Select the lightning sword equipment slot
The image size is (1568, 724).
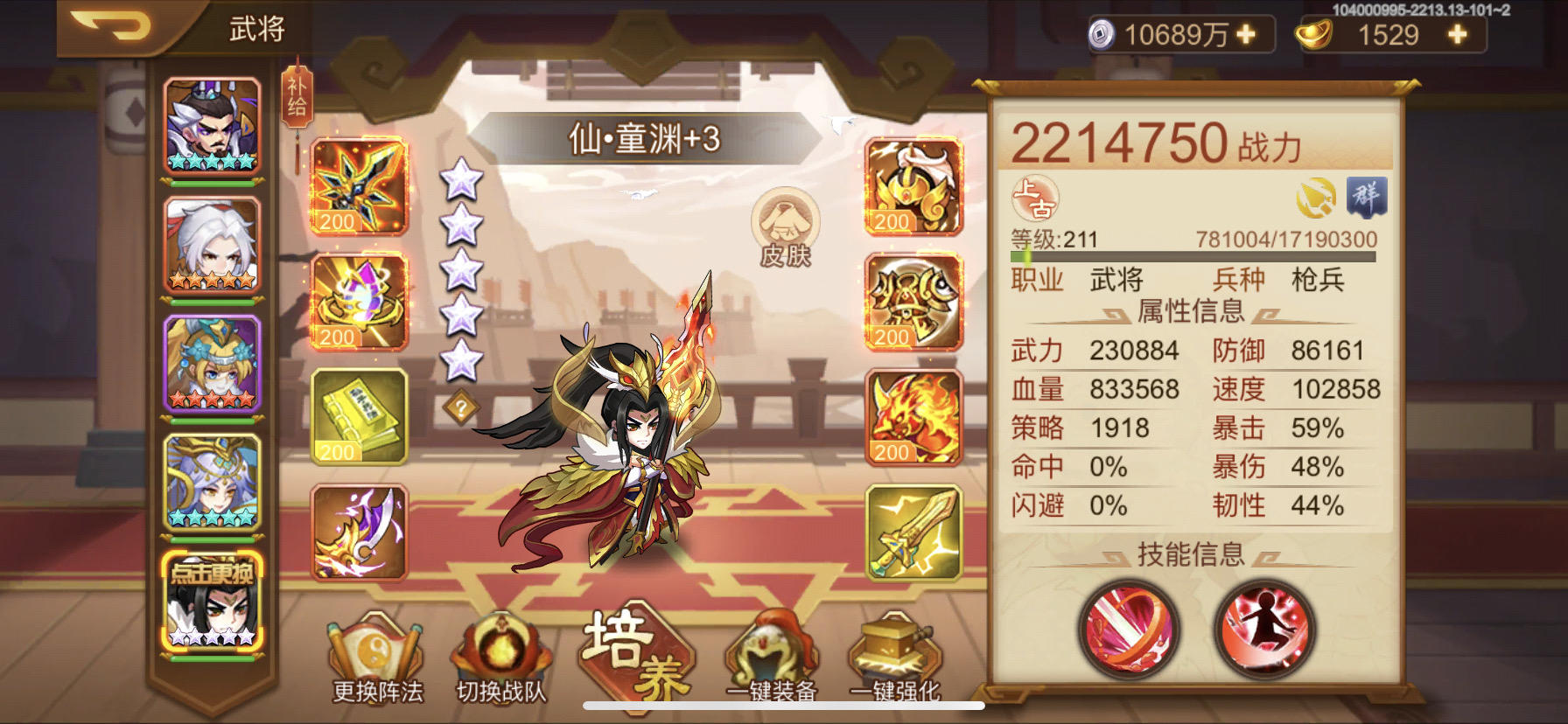click(x=912, y=535)
